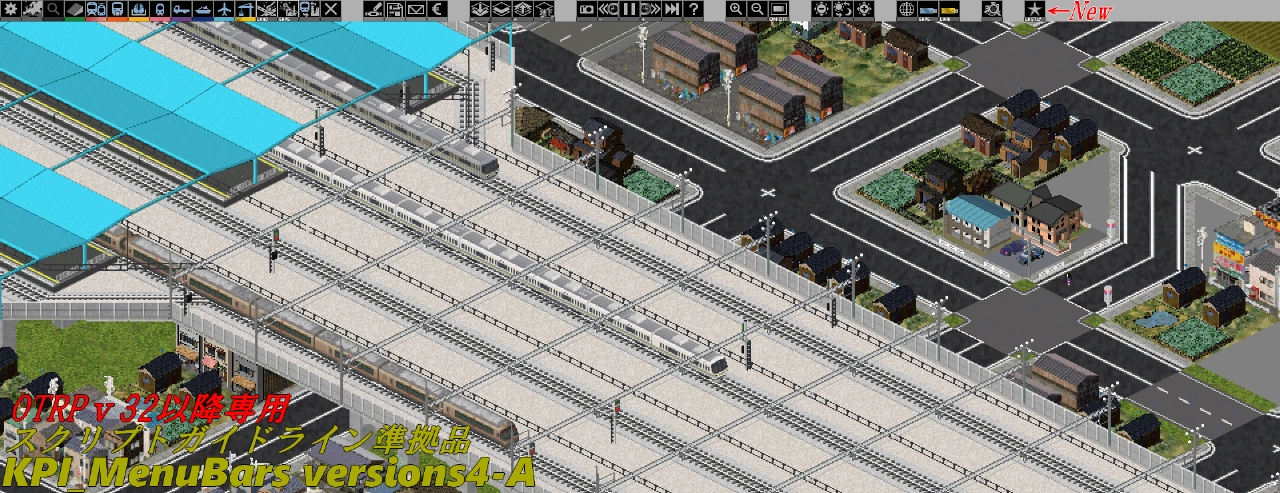
Task: Take a screenshot with camera icon
Action: (587, 9)
